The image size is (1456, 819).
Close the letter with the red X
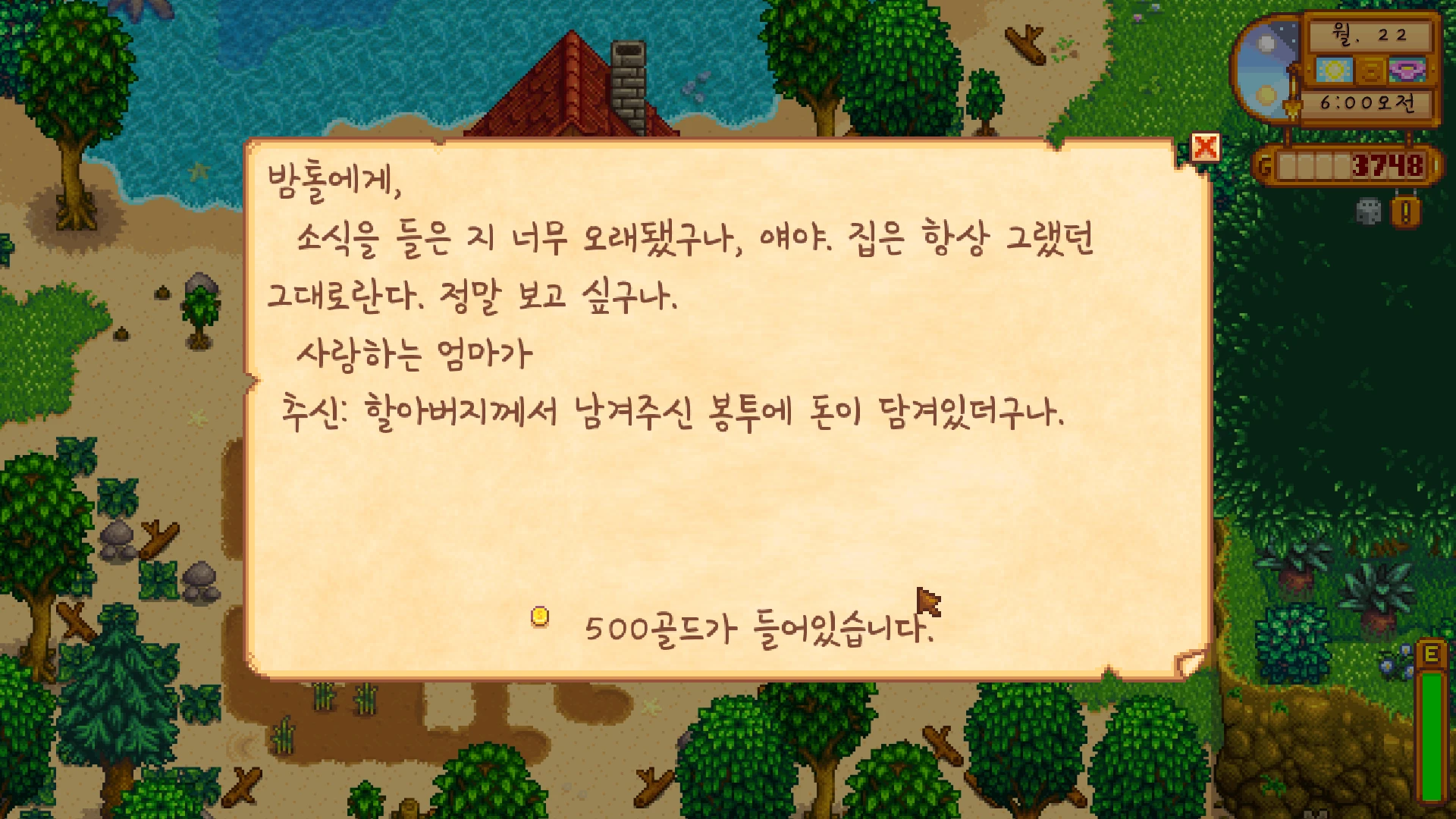tap(1205, 147)
